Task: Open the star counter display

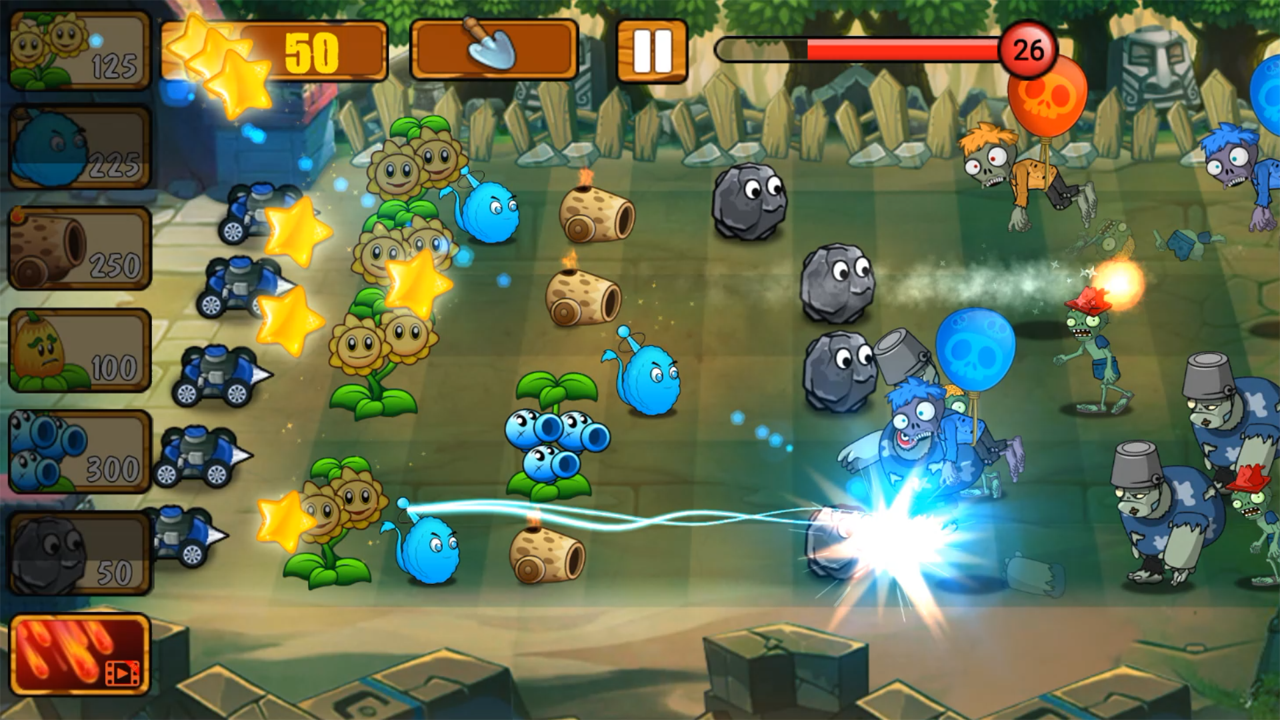Action: [x=280, y=50]
